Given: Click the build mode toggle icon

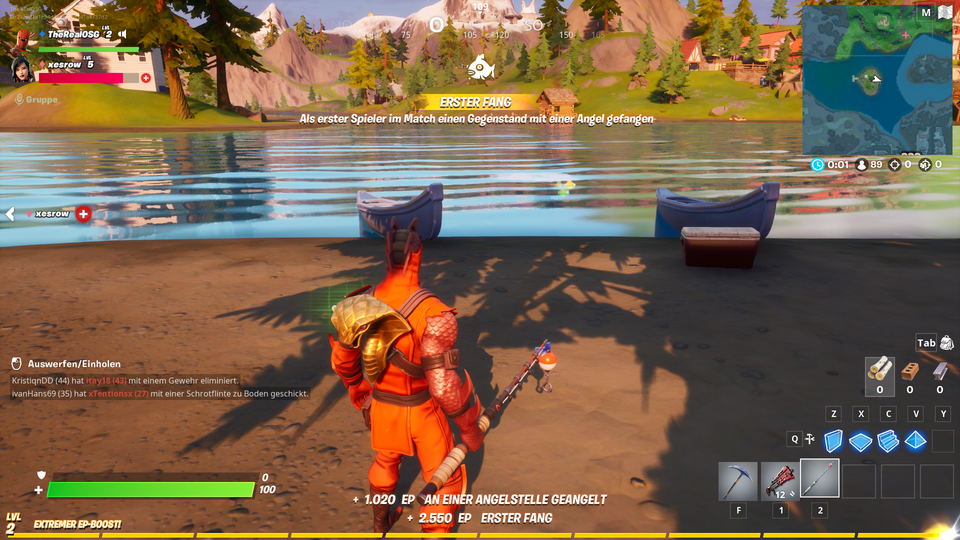Looking at the screenshot, I should (x=809, y=439).
